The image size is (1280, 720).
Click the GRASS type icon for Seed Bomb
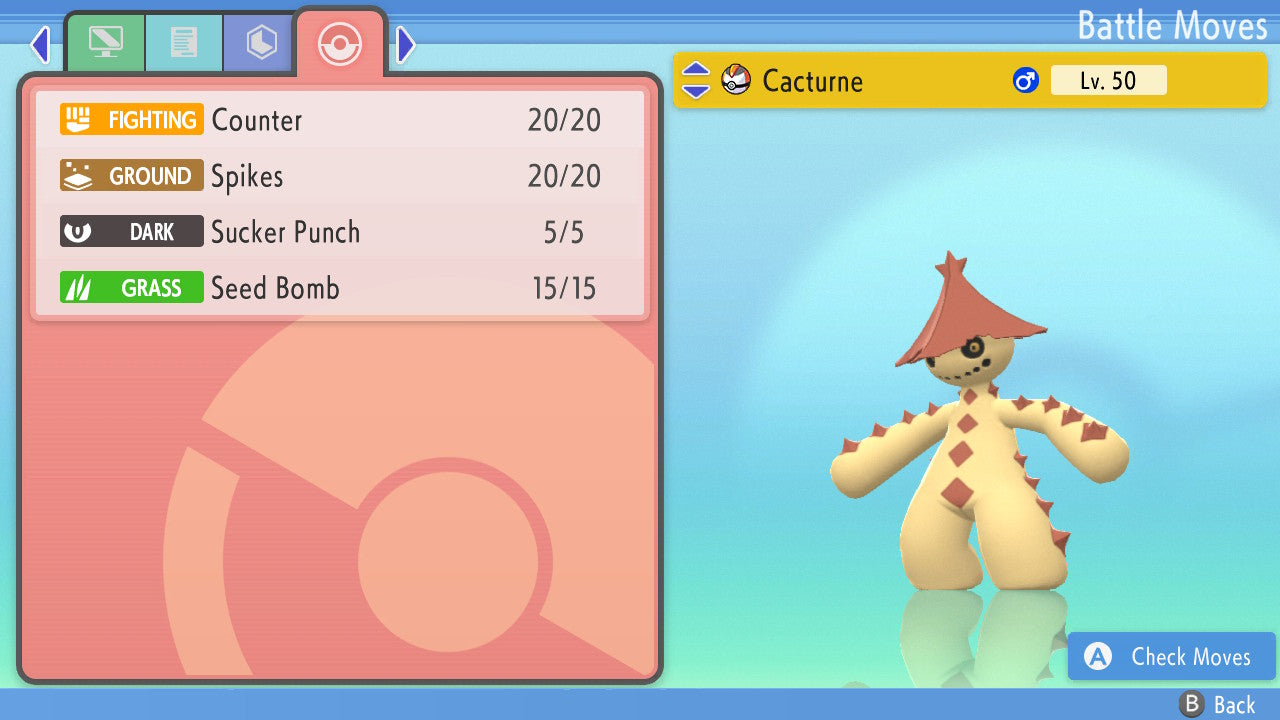[x=131, y=287]
